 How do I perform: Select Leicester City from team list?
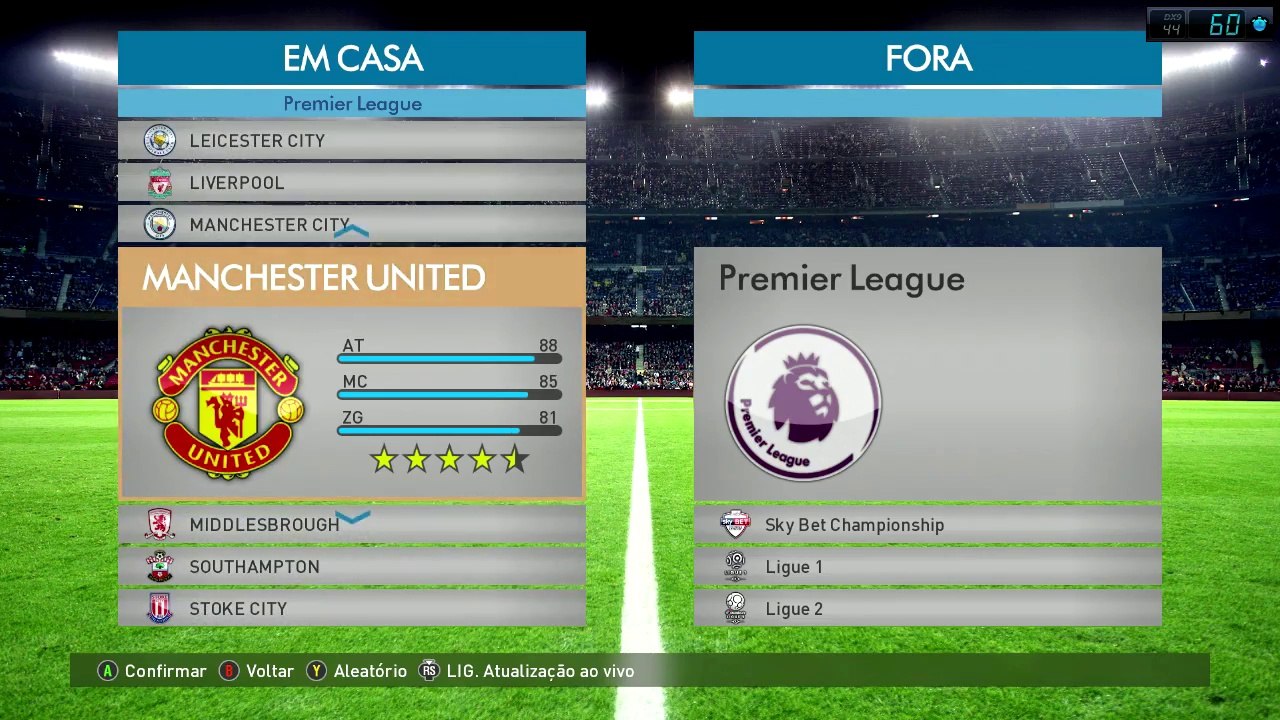coord(351,141)
